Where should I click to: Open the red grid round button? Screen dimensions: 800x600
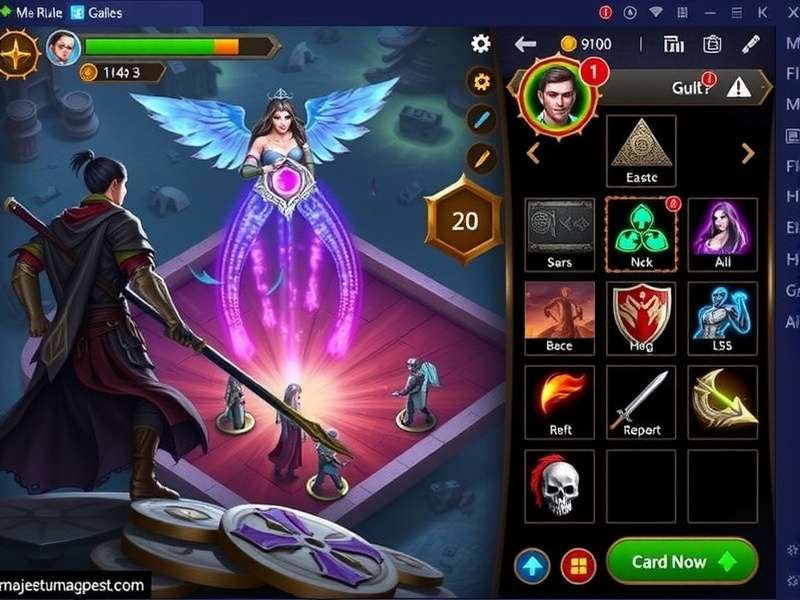[x=579, y=566]
